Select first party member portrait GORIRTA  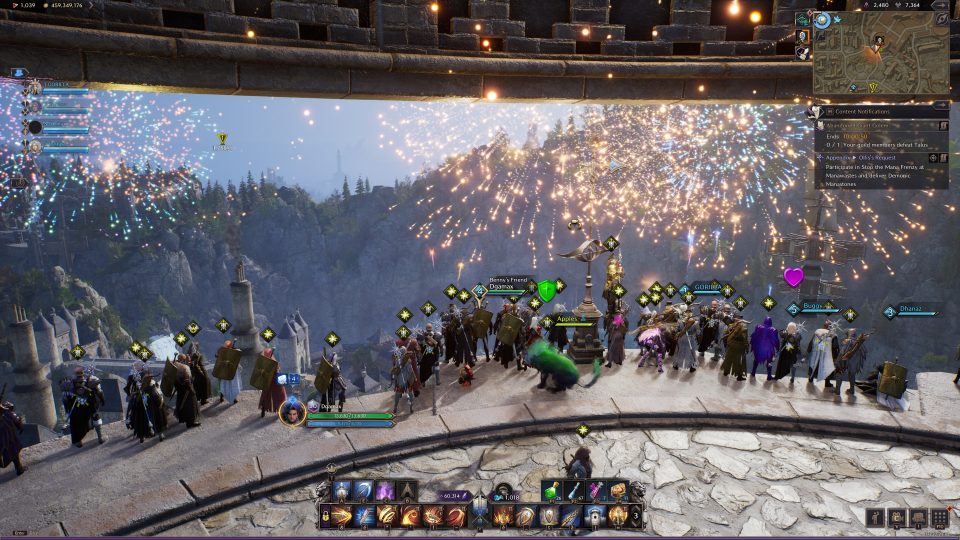(35, 88)
